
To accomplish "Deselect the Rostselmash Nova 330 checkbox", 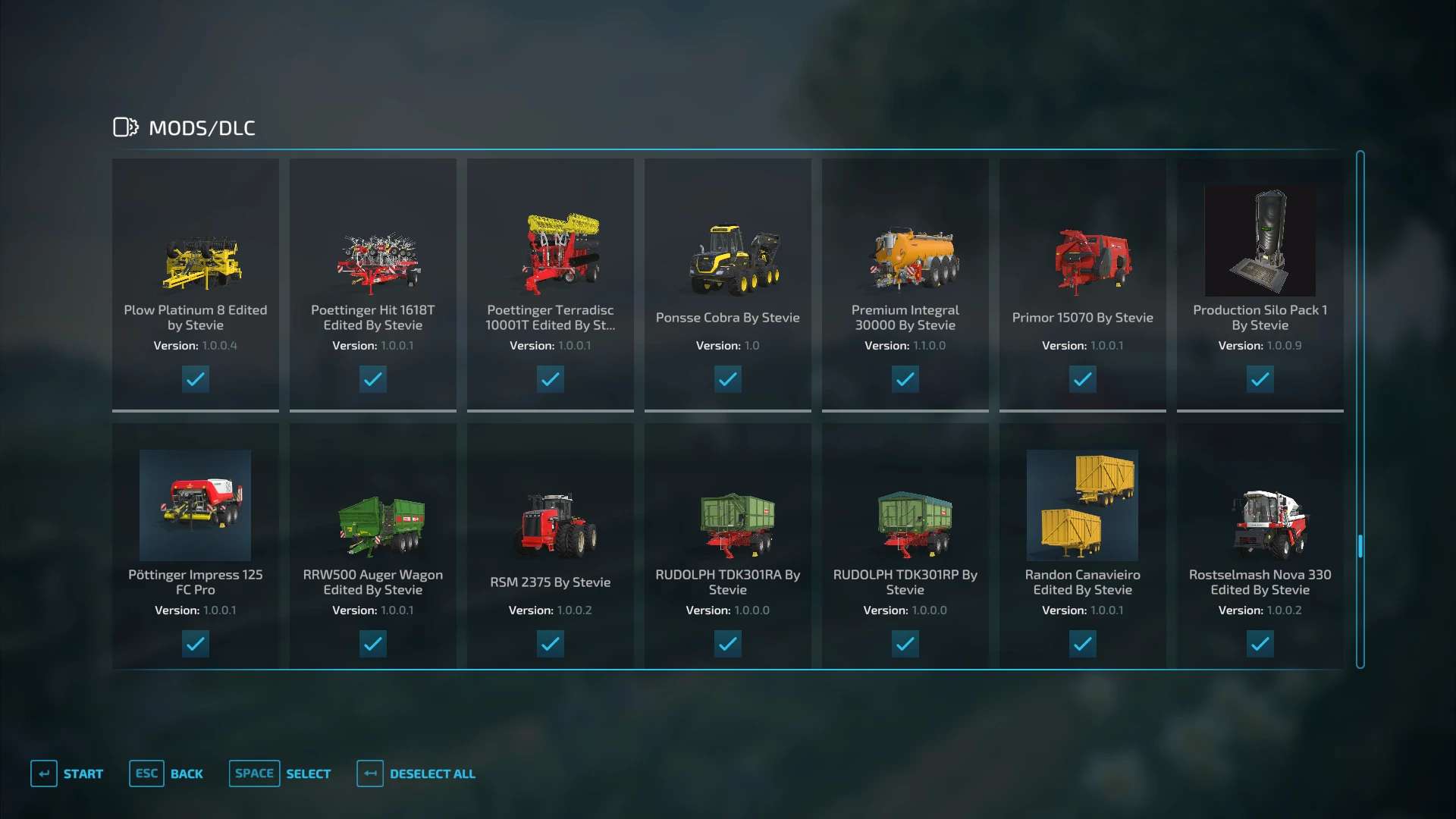I will click(1260, 644).
